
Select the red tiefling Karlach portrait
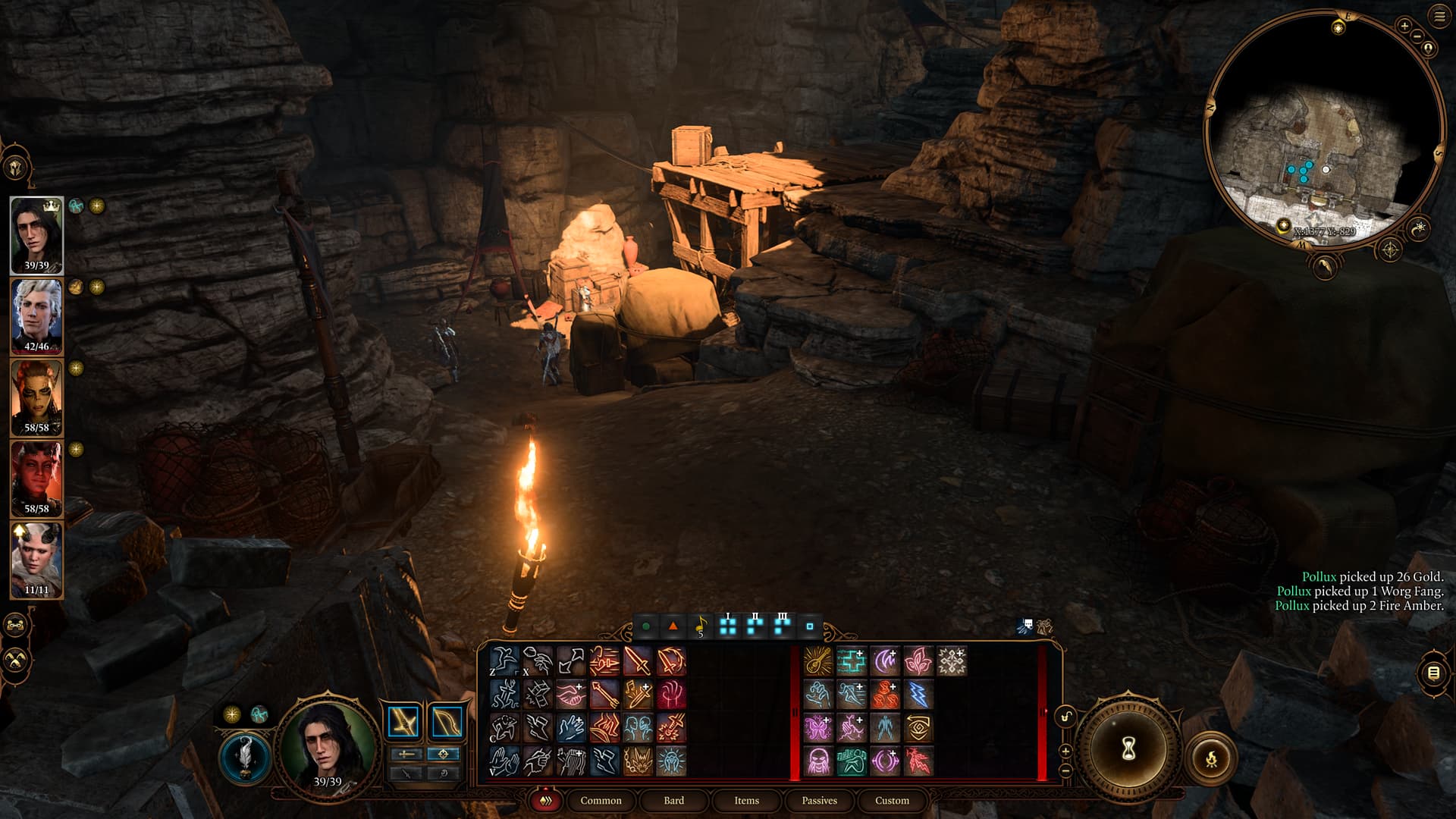pyautogui.click(x=36, y=477)
